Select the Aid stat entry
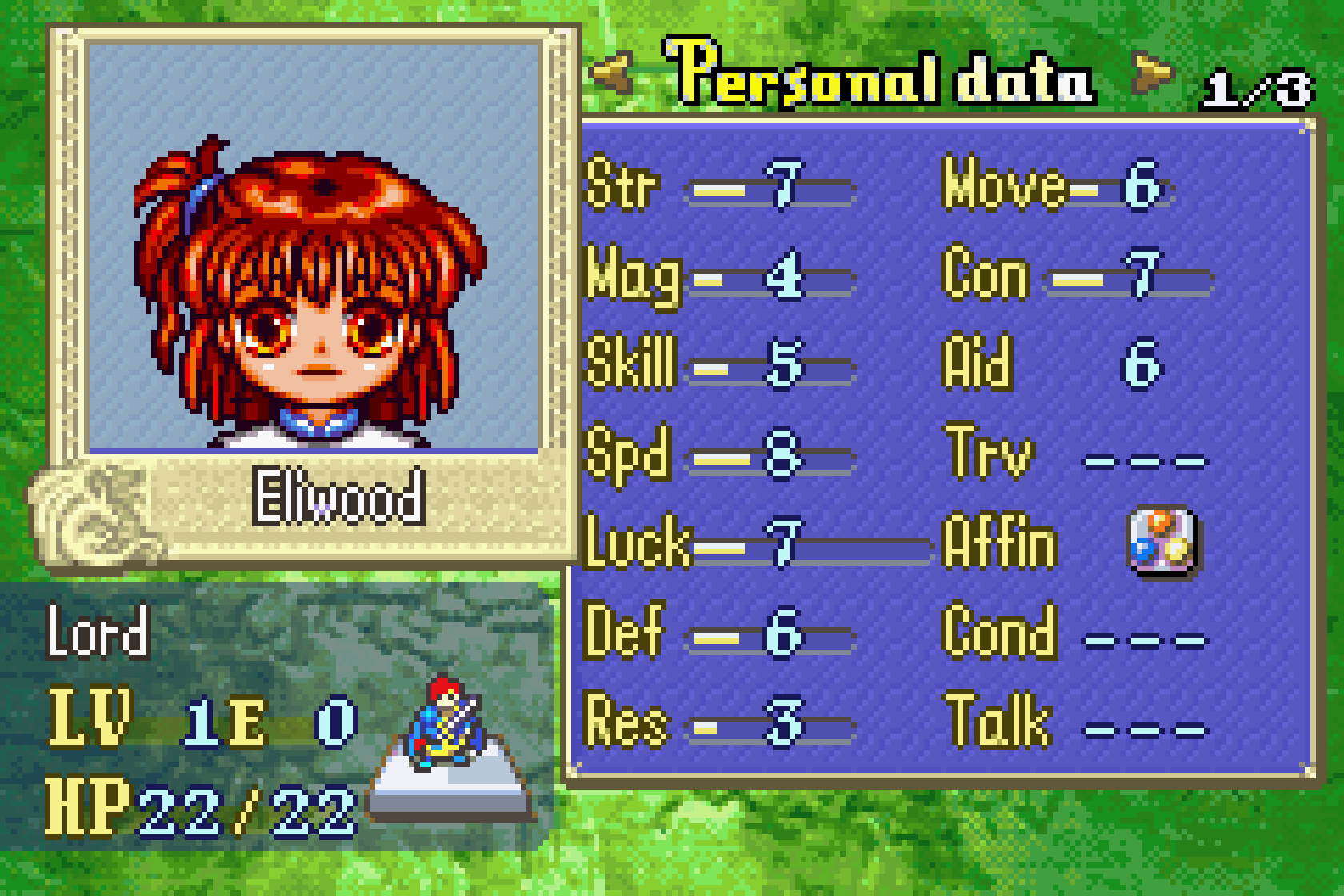 pos(1050,365)
